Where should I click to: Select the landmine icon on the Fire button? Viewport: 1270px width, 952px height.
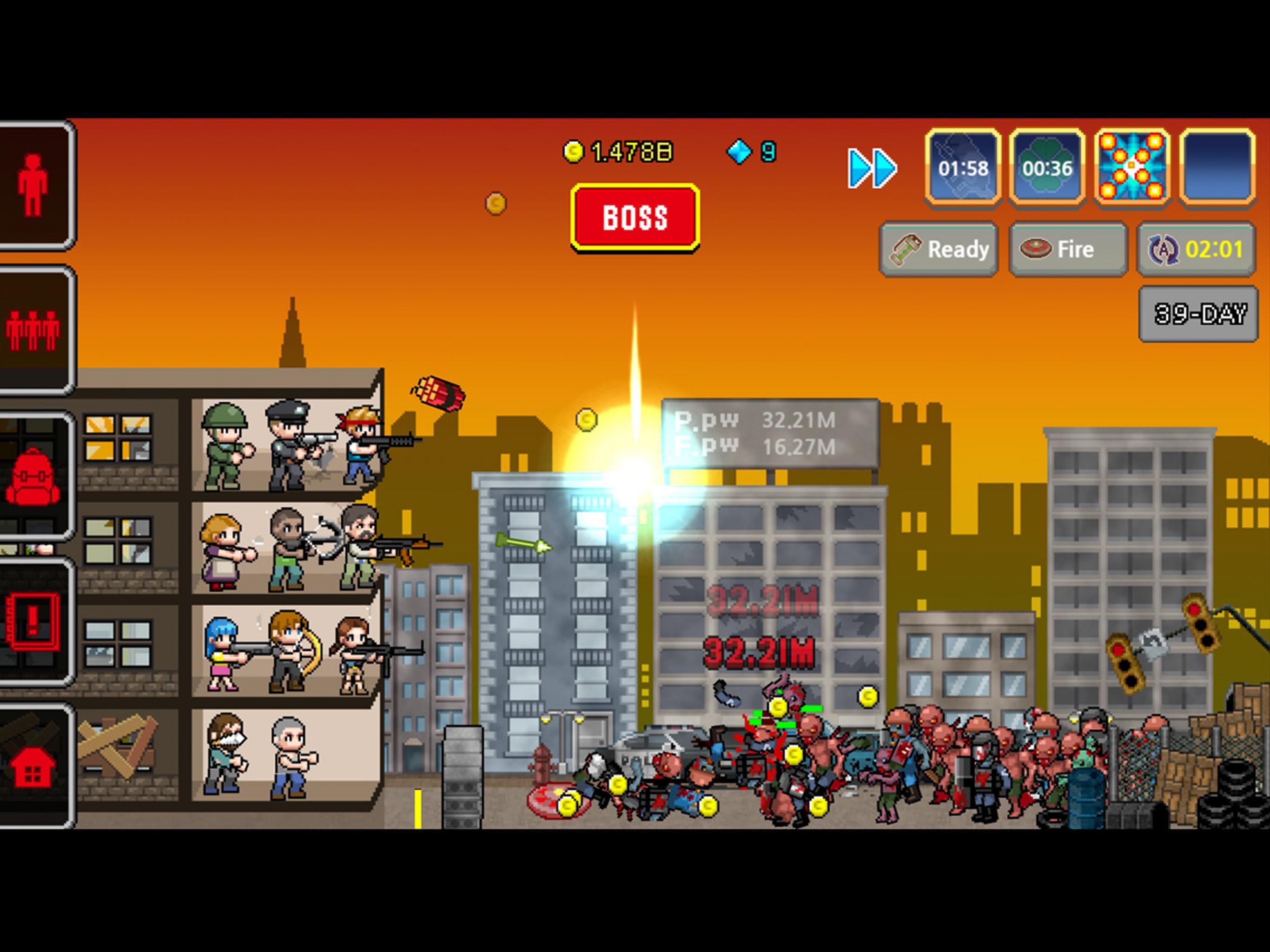tap(1036, 249)
